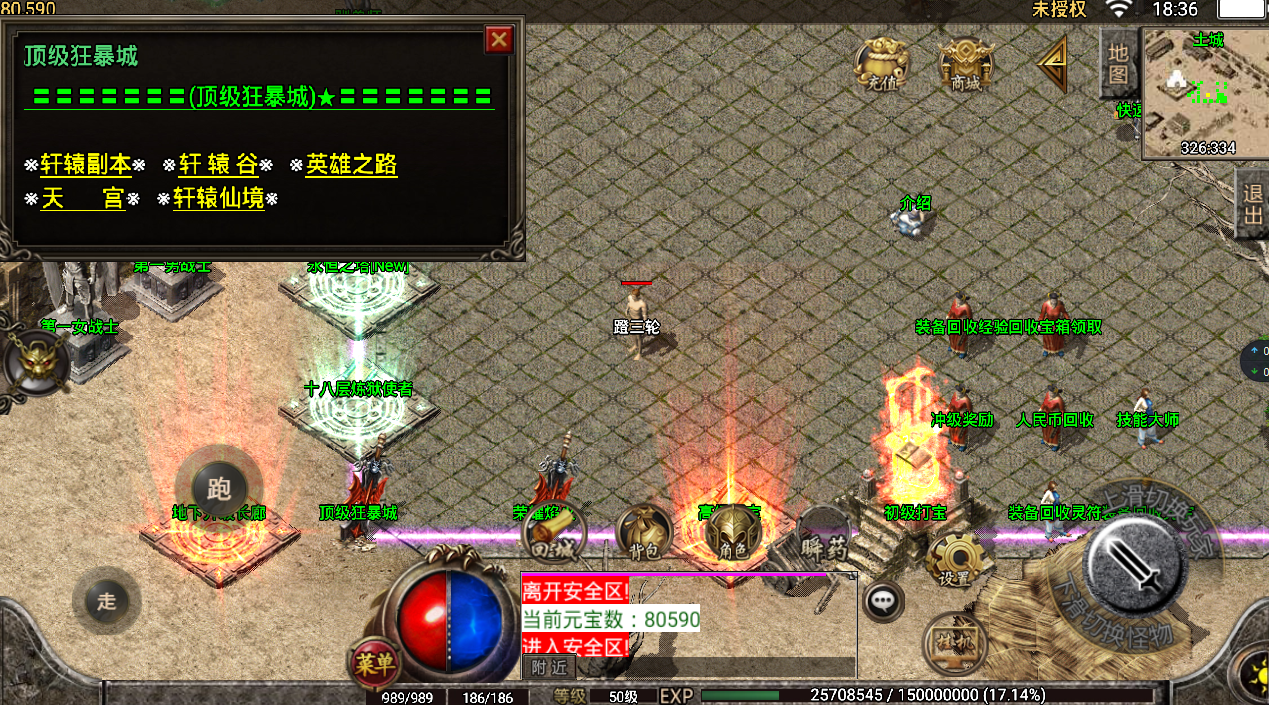1269x705 pixels.
Task: Select the 轩辕谷 teleport link
Action: click(218, 165)
